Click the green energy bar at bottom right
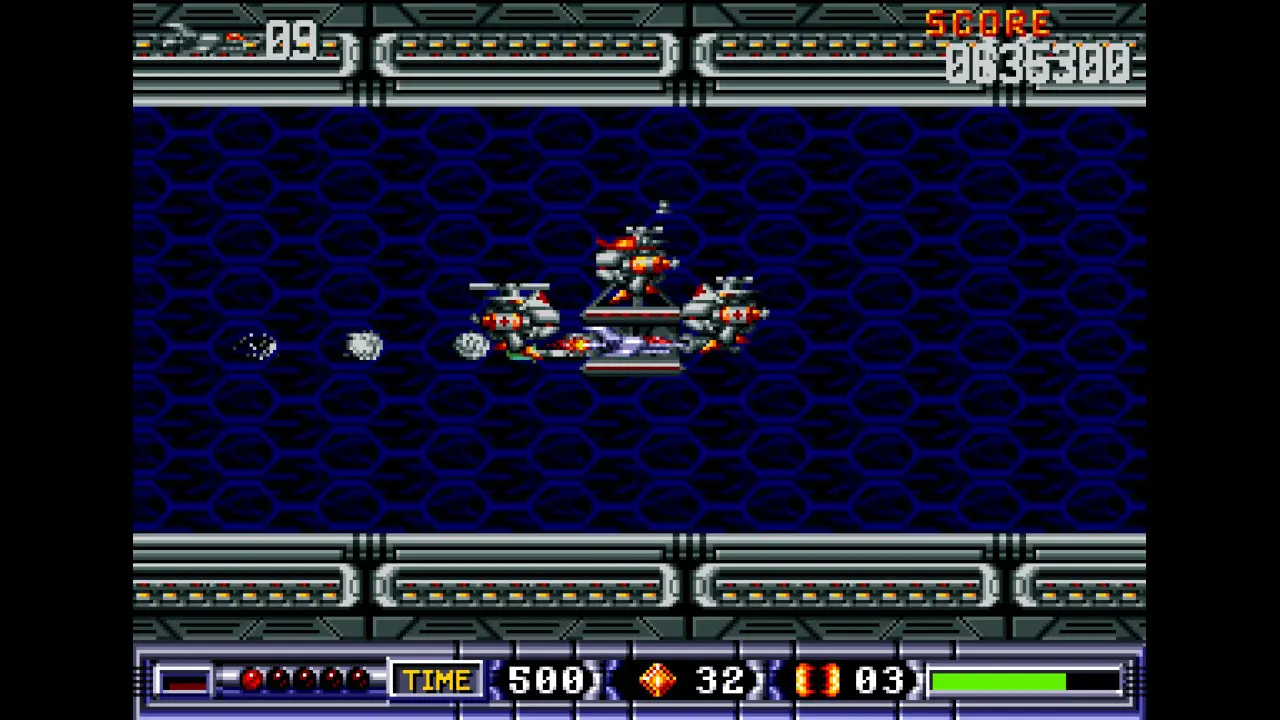 click(1000, 680)
